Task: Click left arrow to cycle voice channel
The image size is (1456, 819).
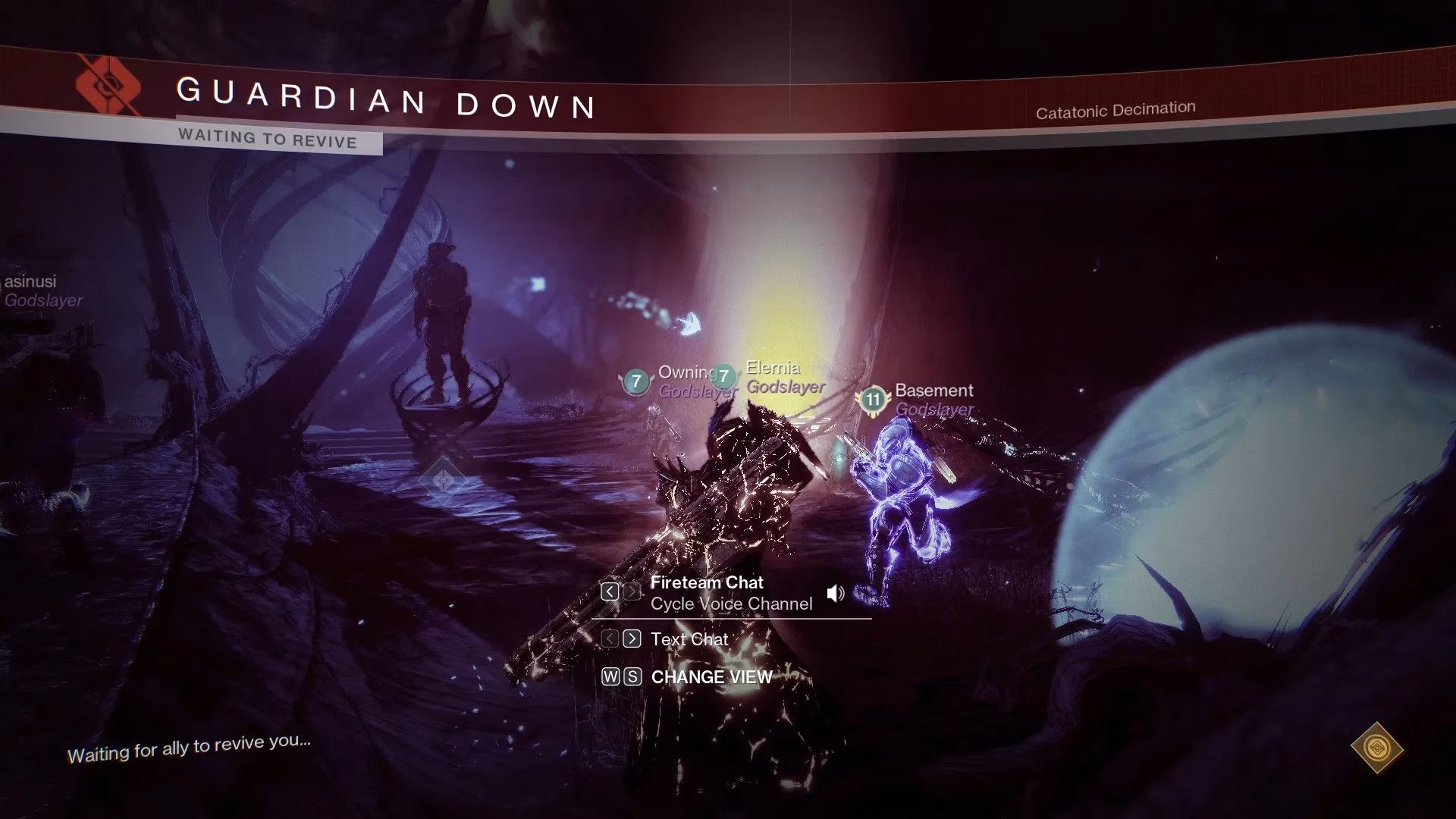Action: 610,591
